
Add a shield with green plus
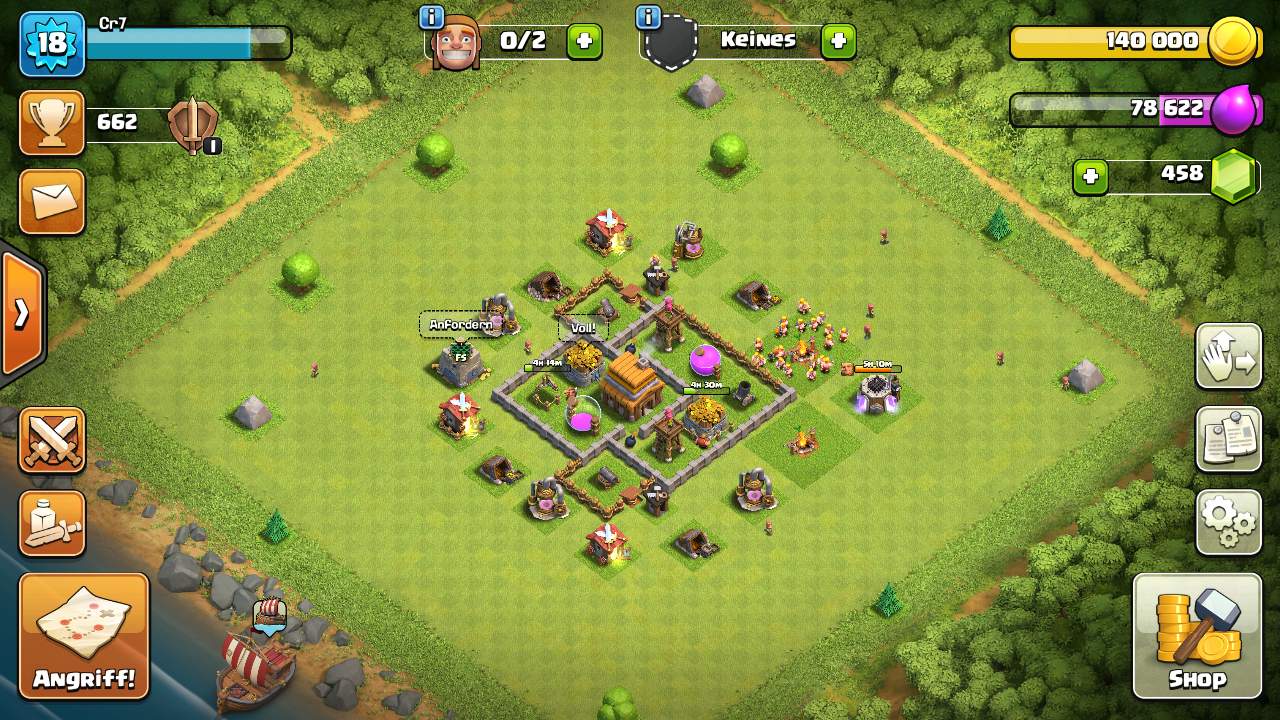coord(838,41)
